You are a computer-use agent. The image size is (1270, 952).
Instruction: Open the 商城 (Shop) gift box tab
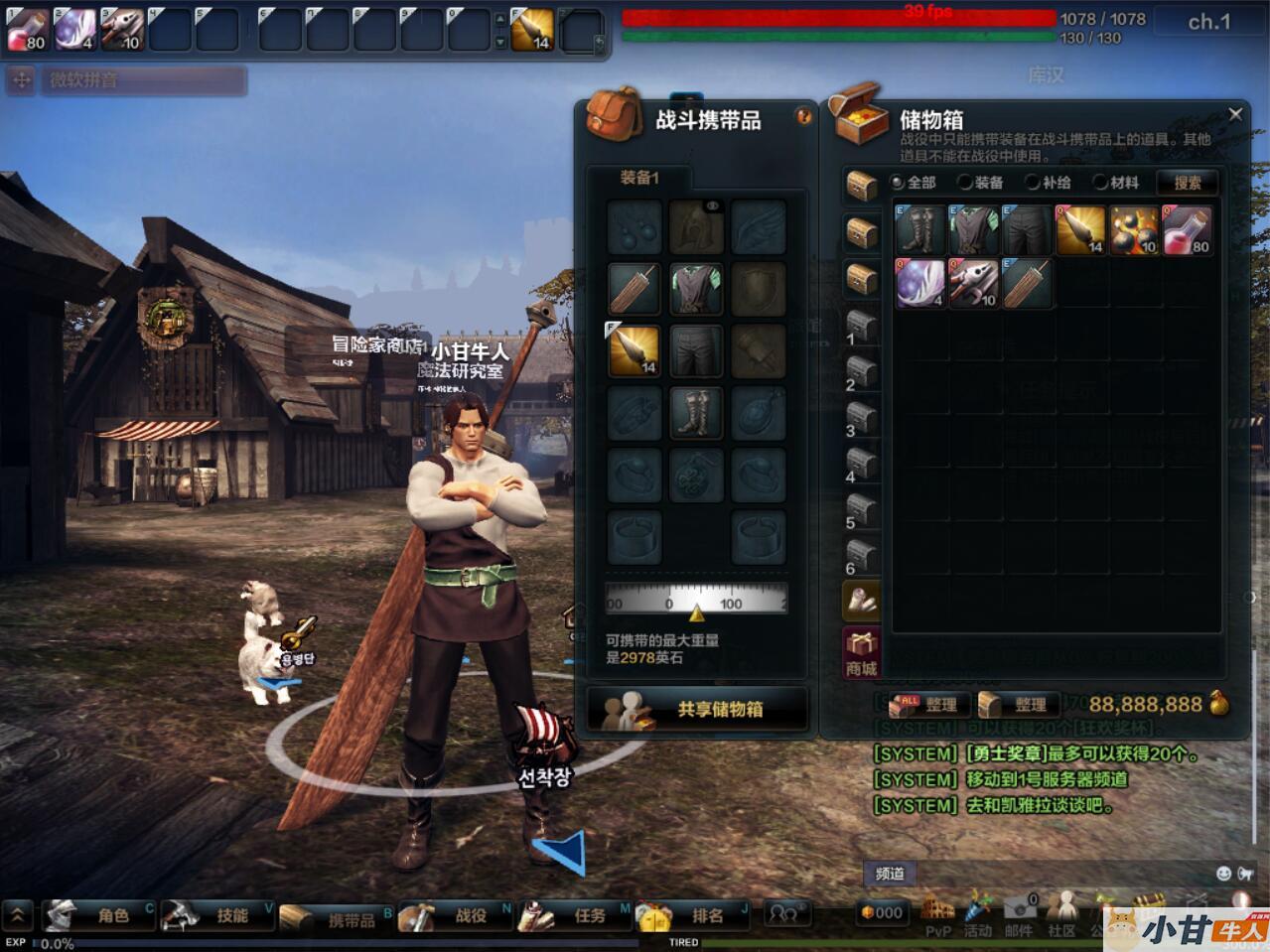tap(861, 652)
